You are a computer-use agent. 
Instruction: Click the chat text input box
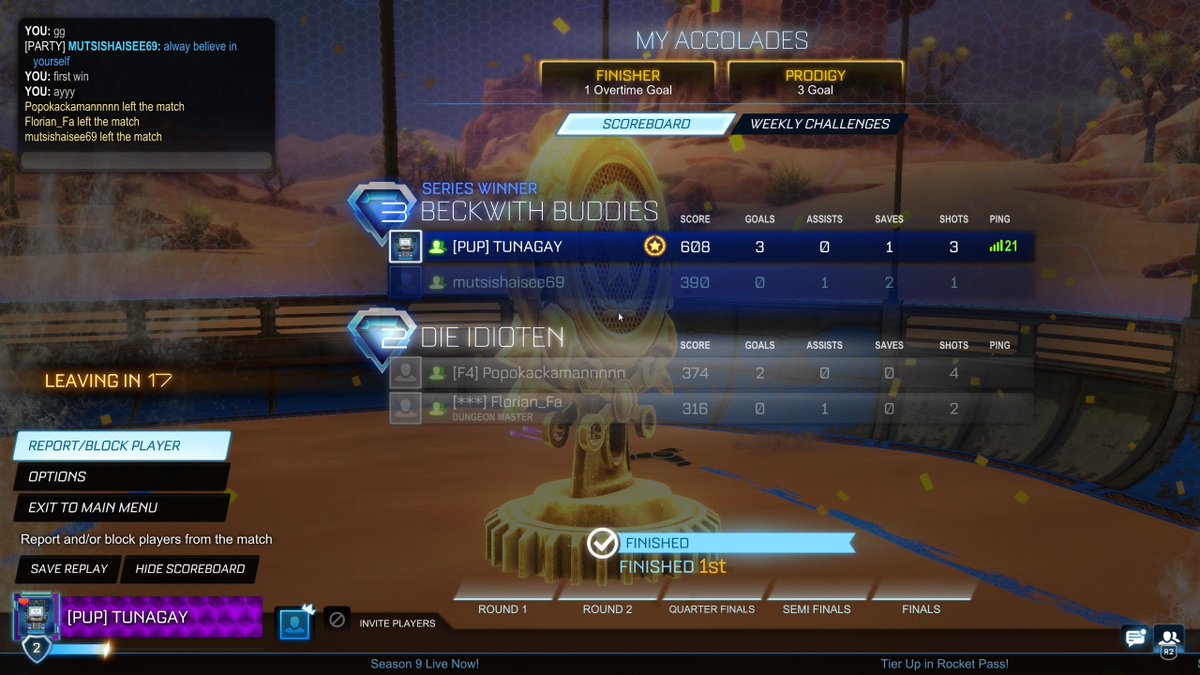(146, 161)
